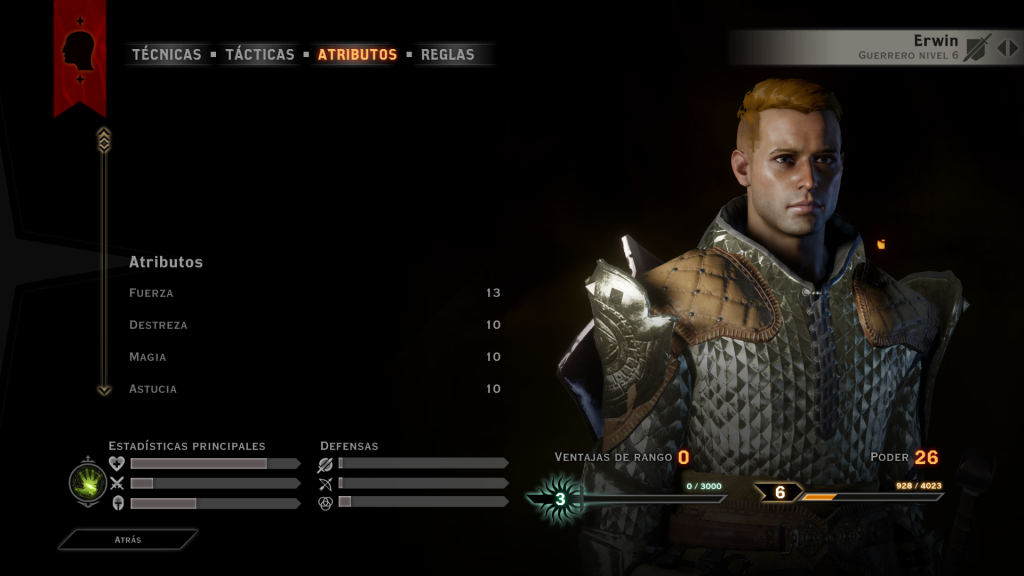This screenshot has height=576, width=1024.
Task: Select the Atributos tab
Action: point(357,55)
